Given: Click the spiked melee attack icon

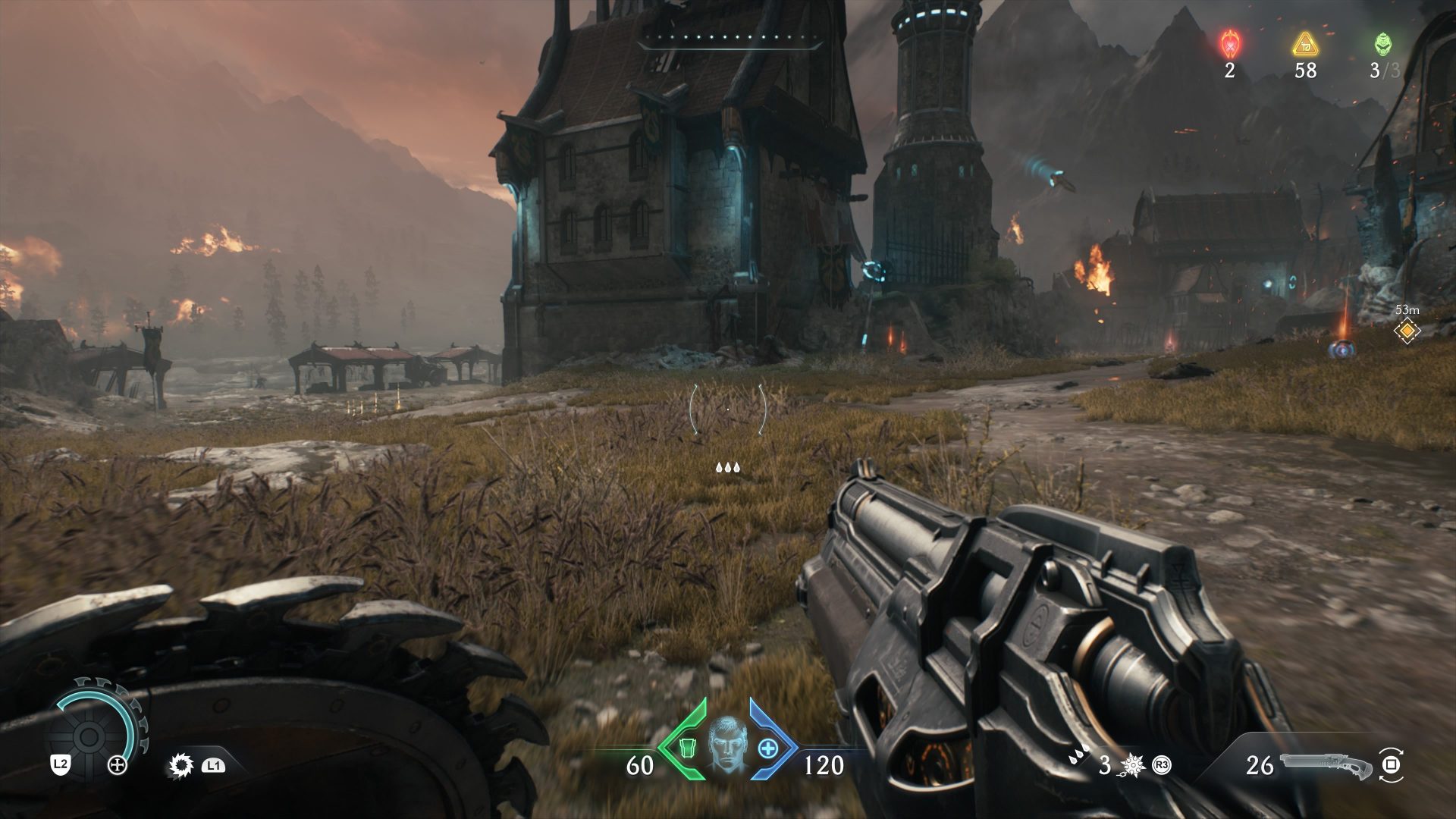Looking at the screenshot, I should [181, 766].
